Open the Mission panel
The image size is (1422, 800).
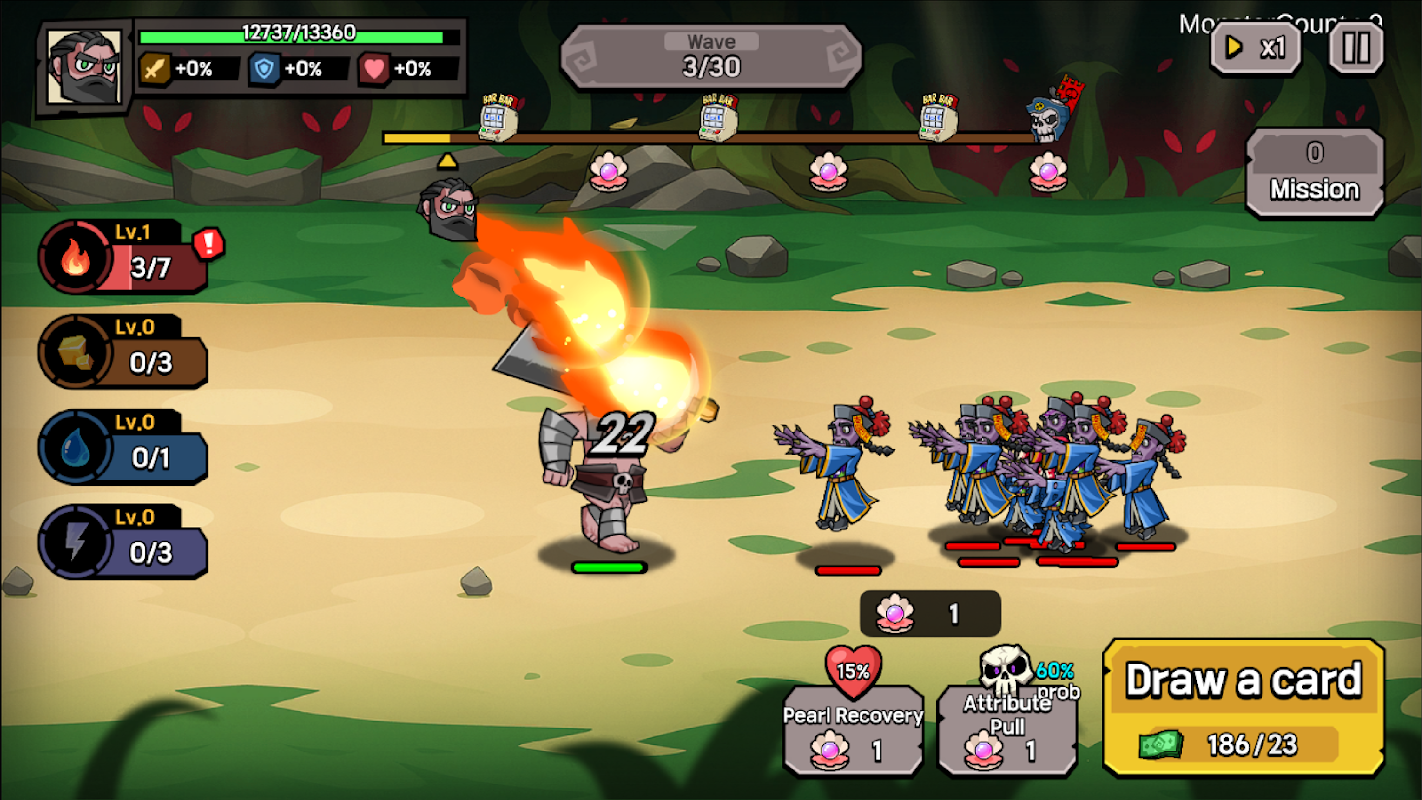pyautogui.click(x=1314, y=174)
